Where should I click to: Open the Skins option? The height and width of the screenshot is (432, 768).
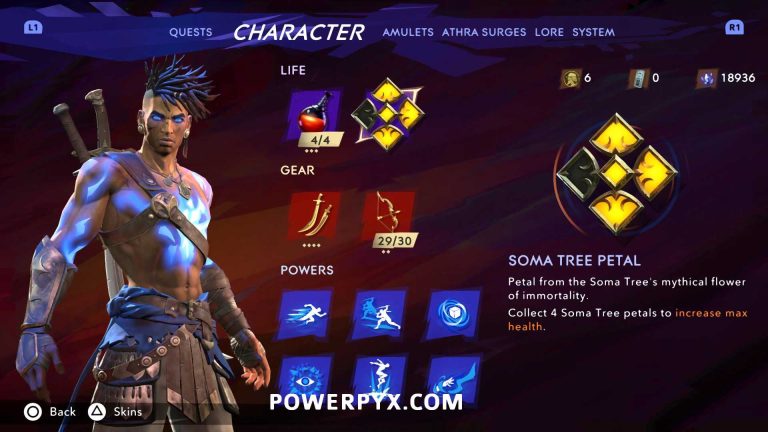coord(118,411)
